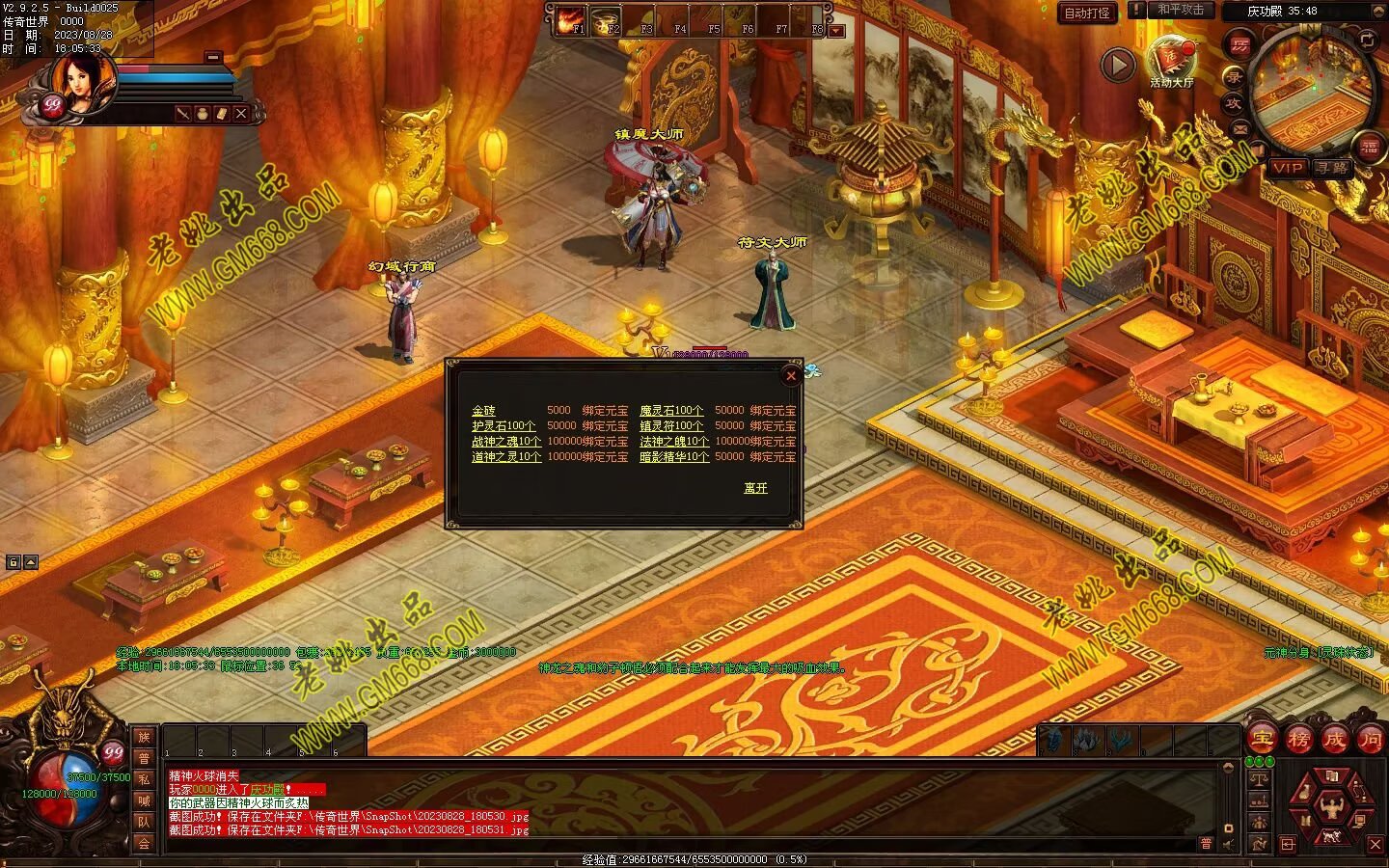Select 战神之魂10个 in the shop dialog
The height and width of the screenshot is (868, 1389).
tap(506, 442)
